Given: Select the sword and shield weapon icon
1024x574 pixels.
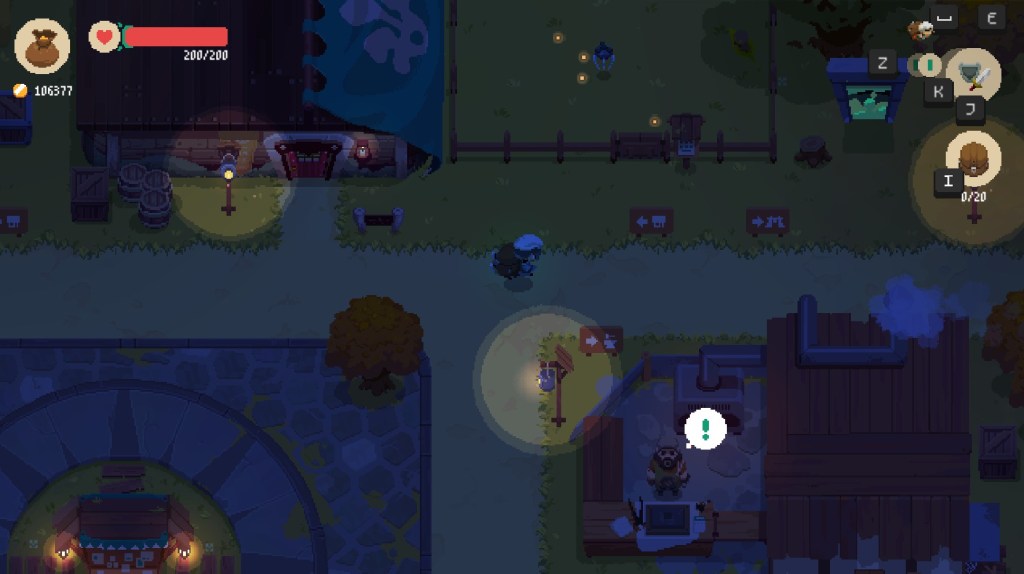Looking at the screenshot, I should click(x=973, y=73).
